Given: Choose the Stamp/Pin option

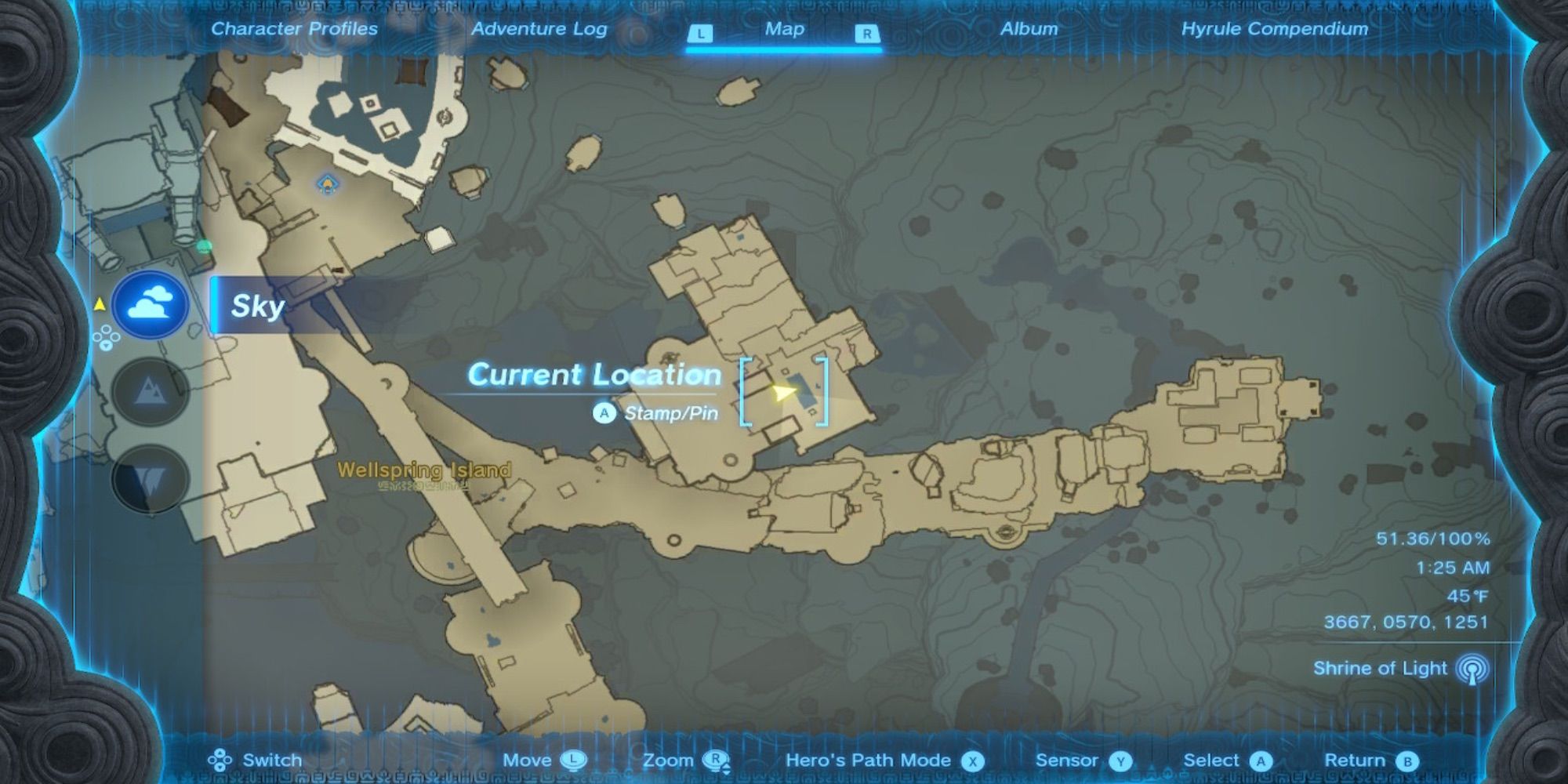Looking at the screenshot, I should click(656, 413).
